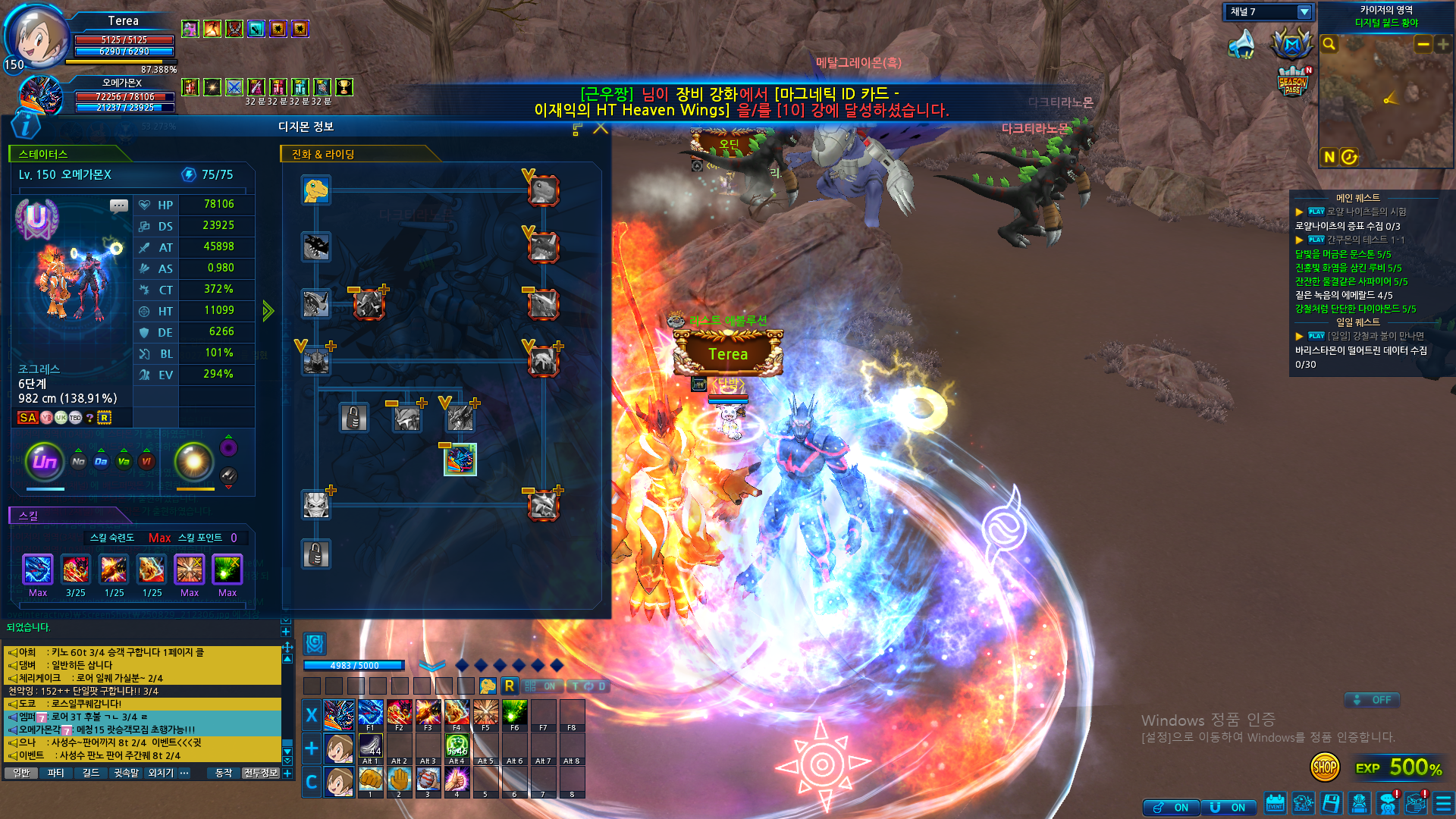Use the green F6 skill slot
The height and width of the screenshot is (819, 1456).
[514, 714]
